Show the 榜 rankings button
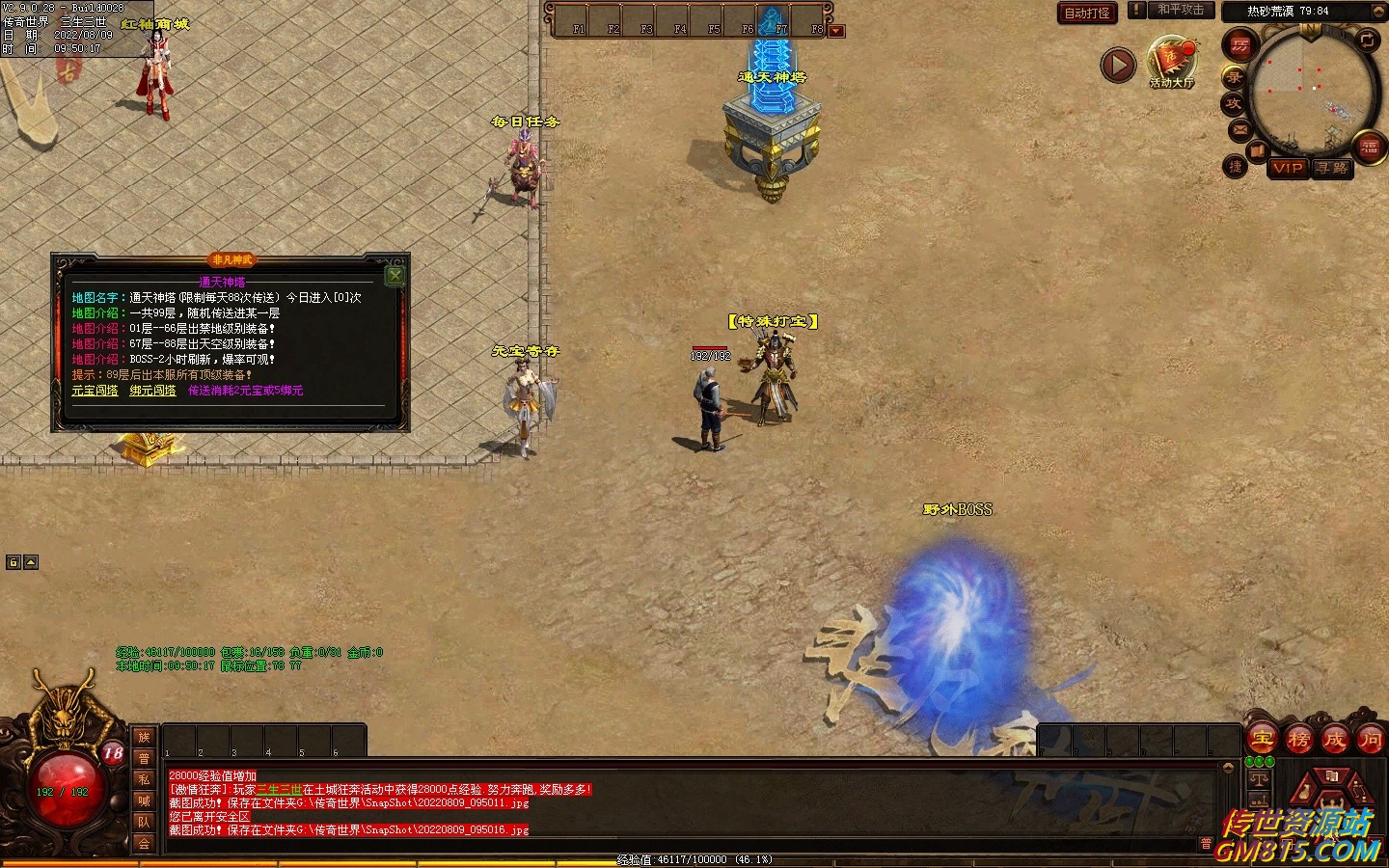Screen dimensions: 1389x868 tap(1298, 740)
